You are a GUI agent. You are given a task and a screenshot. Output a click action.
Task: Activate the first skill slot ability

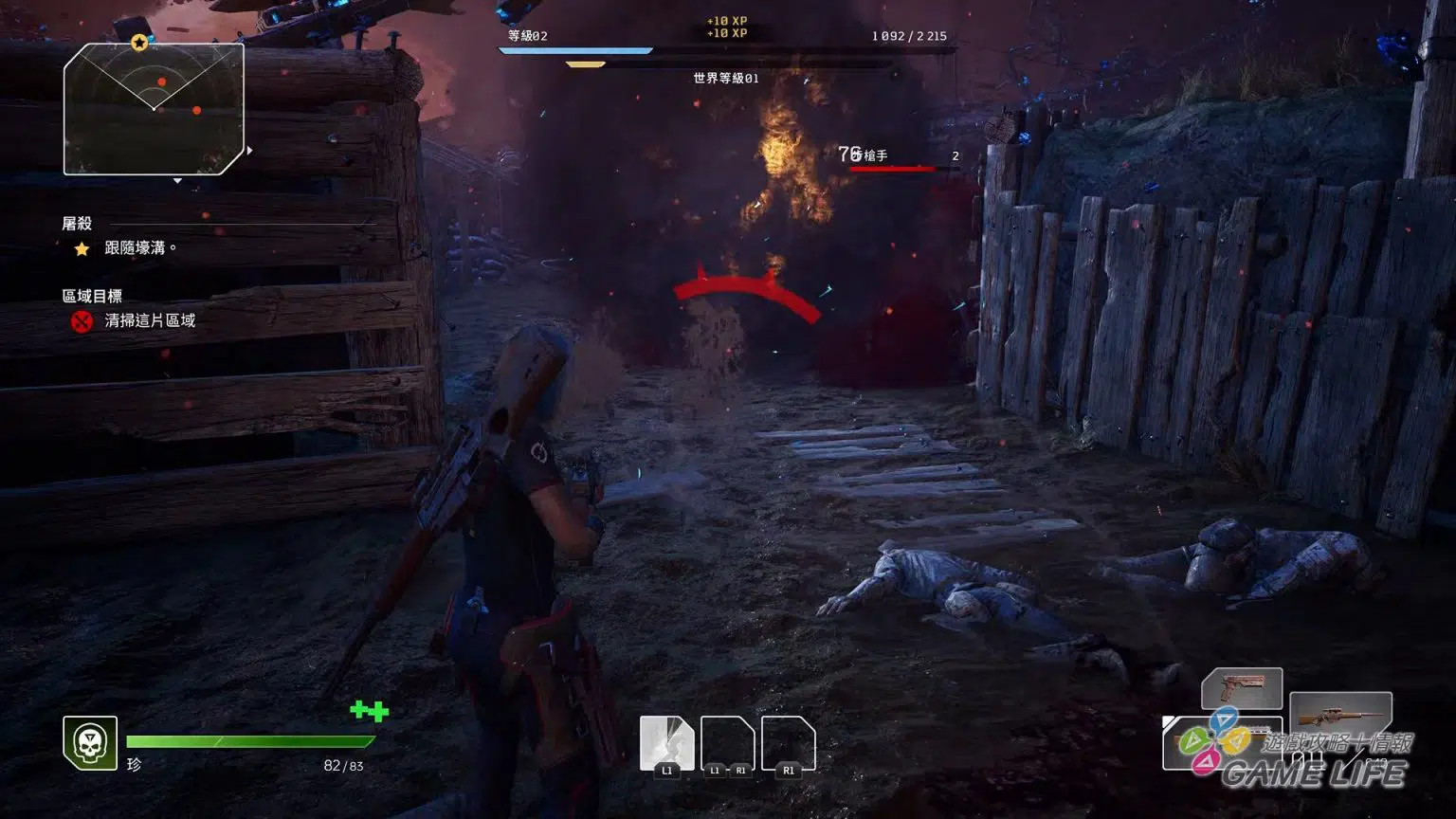pyautogui.click(x=666, y=742)
